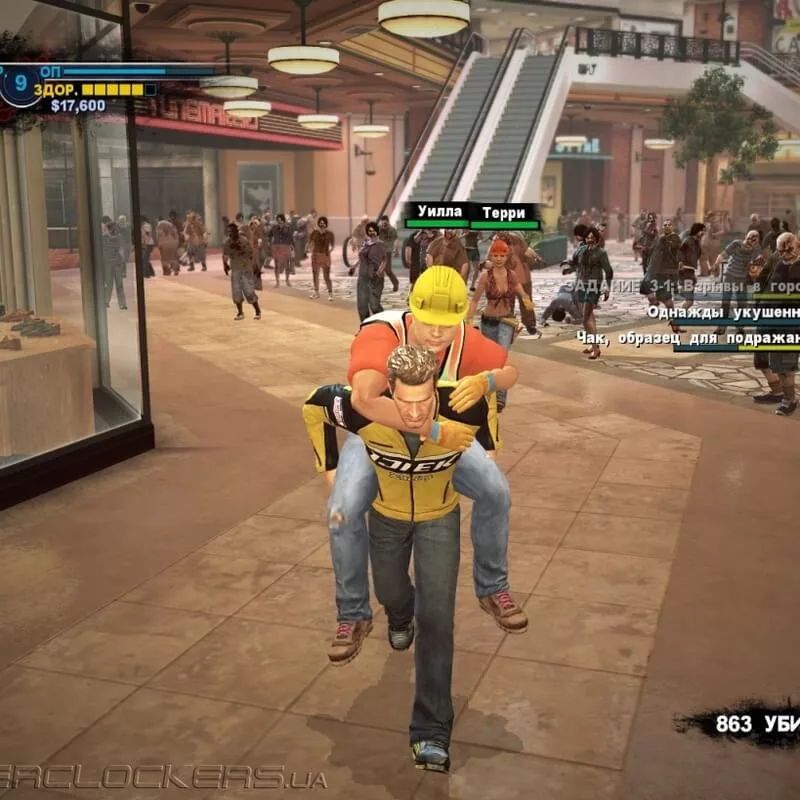
Task: Select the Уилла survivor name tag
Action: (x=440, y=212)
